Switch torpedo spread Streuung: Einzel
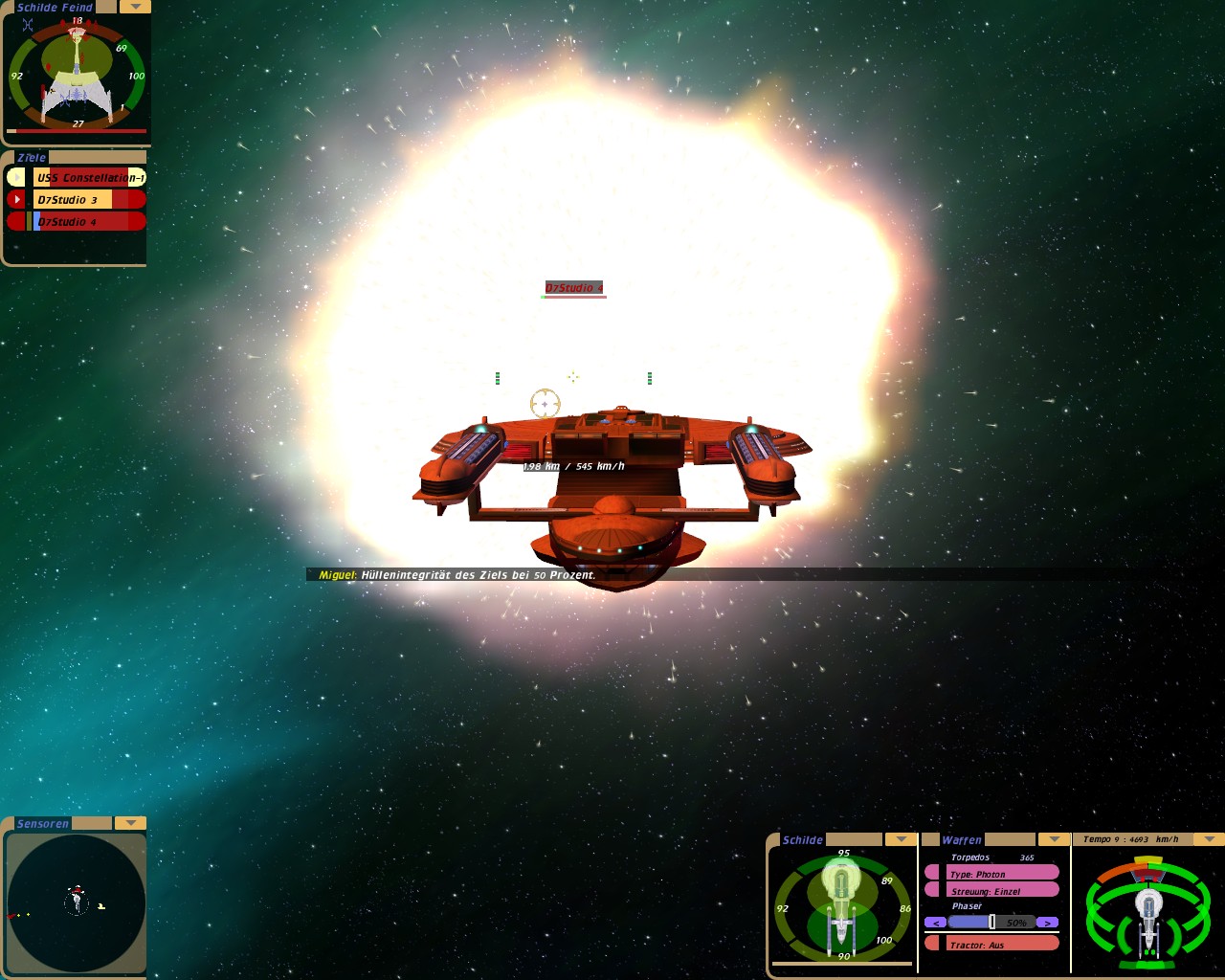The height and width of the screenshot is (980, 1225). click(x=1000, y=891)
